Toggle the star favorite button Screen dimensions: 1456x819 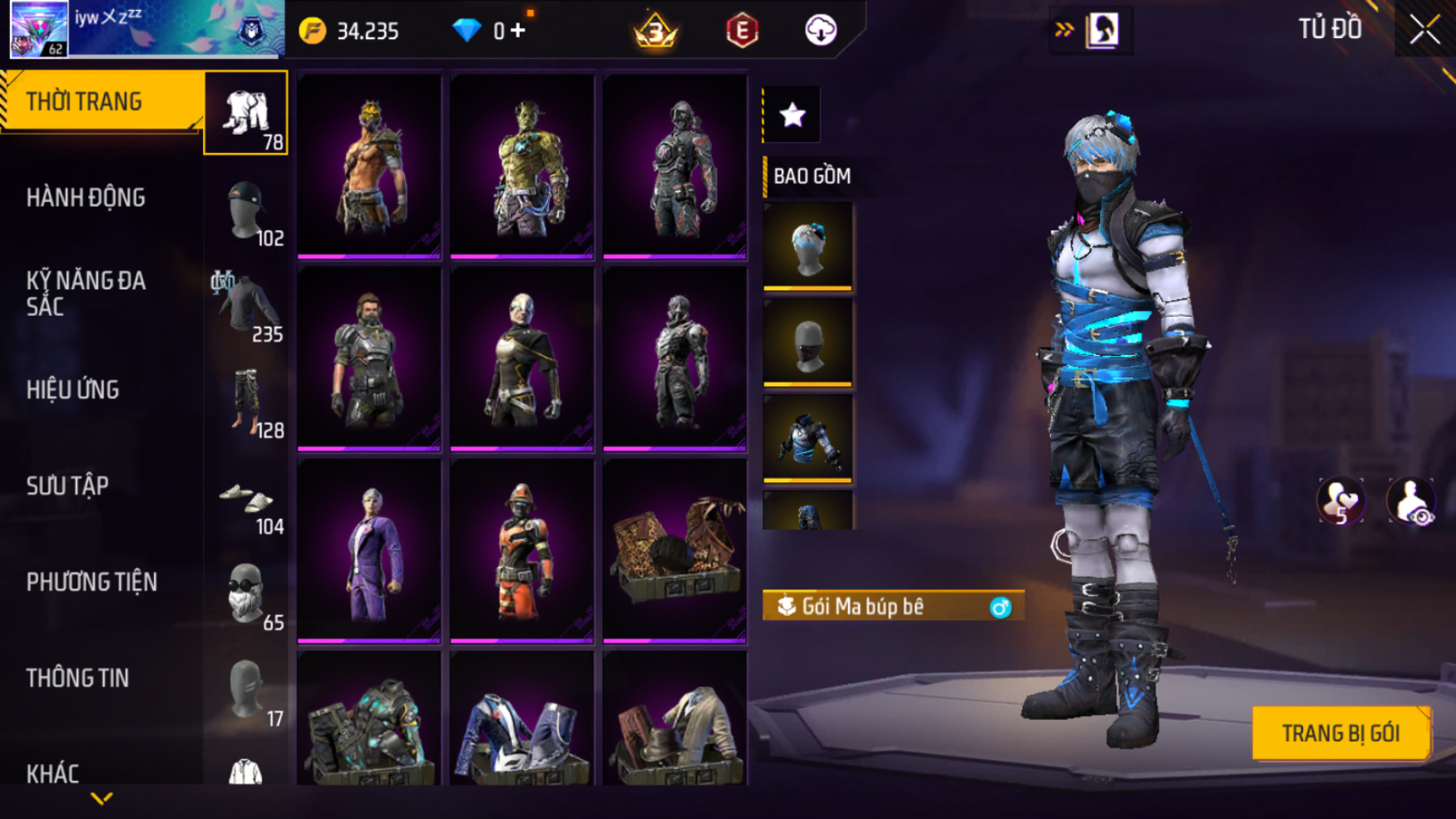(x=792, y=115)
